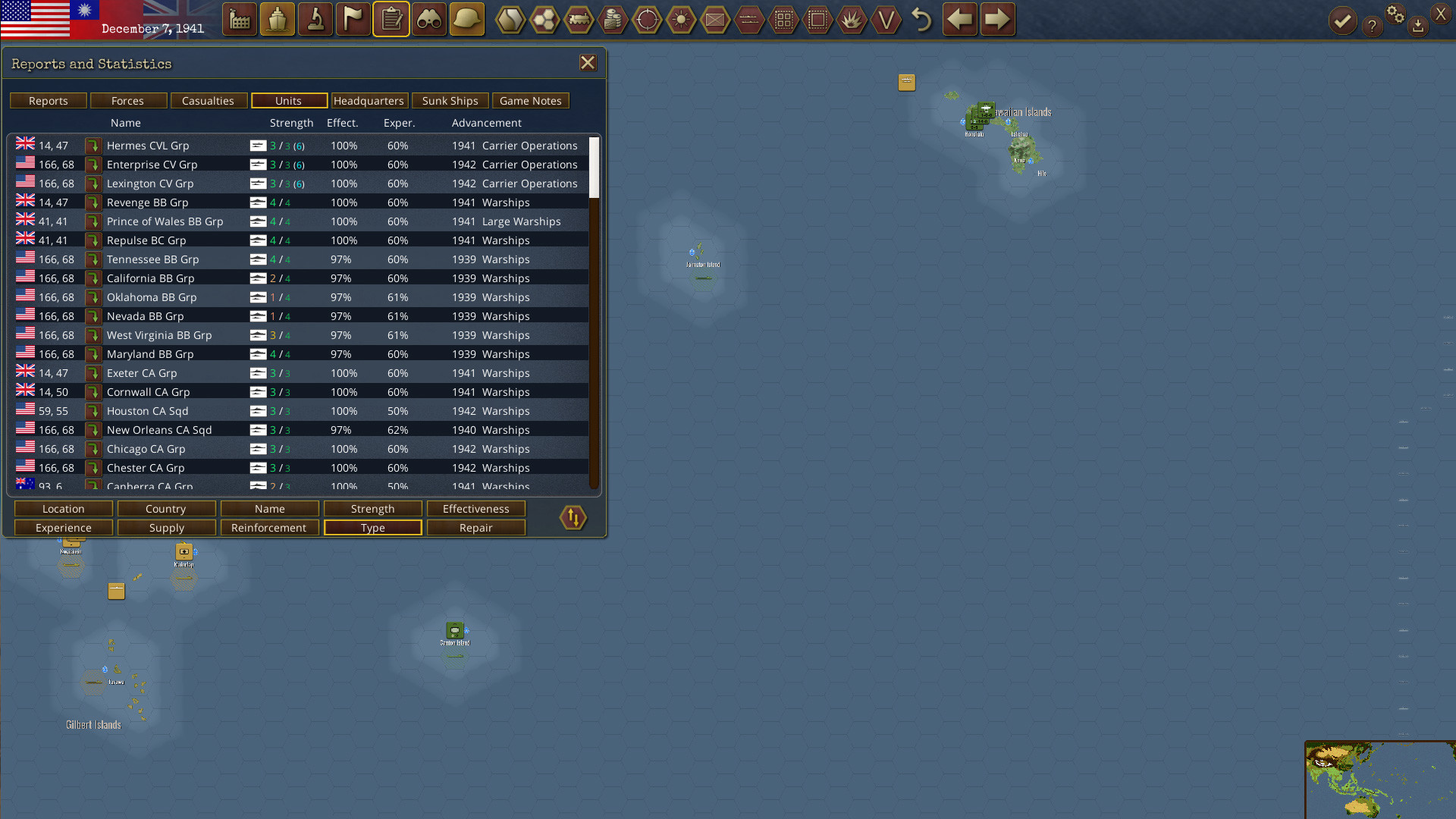Screen dimensions: 1456x819
Task: Open the factory production screen
Action: tap(239, 19)
